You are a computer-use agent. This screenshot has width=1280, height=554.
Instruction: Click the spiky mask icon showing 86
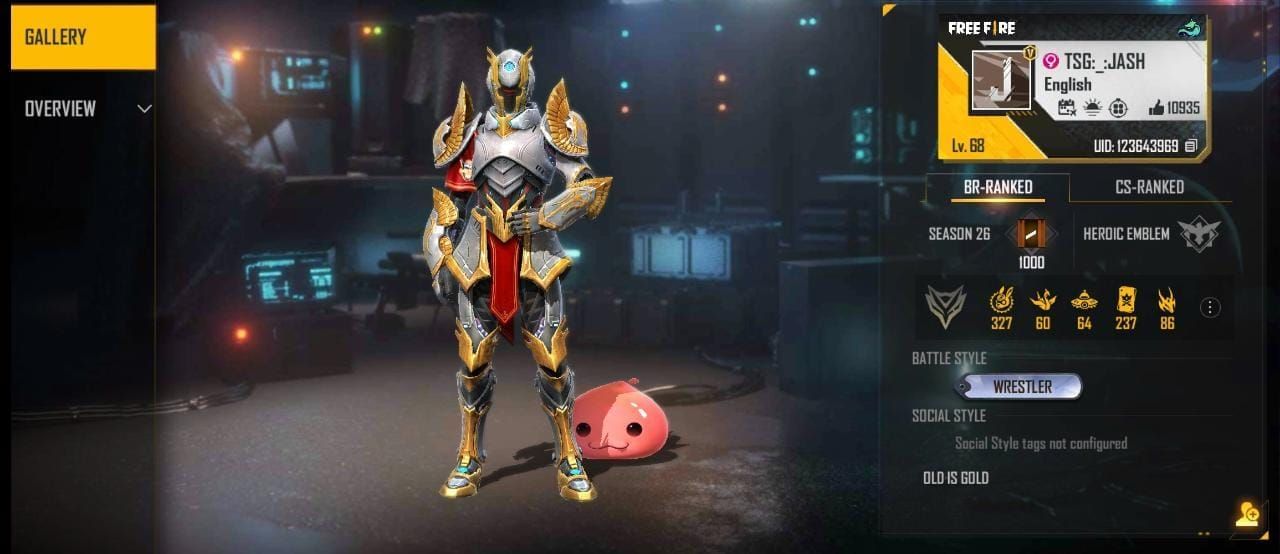pyautogui.click(x=1167, y=300)
